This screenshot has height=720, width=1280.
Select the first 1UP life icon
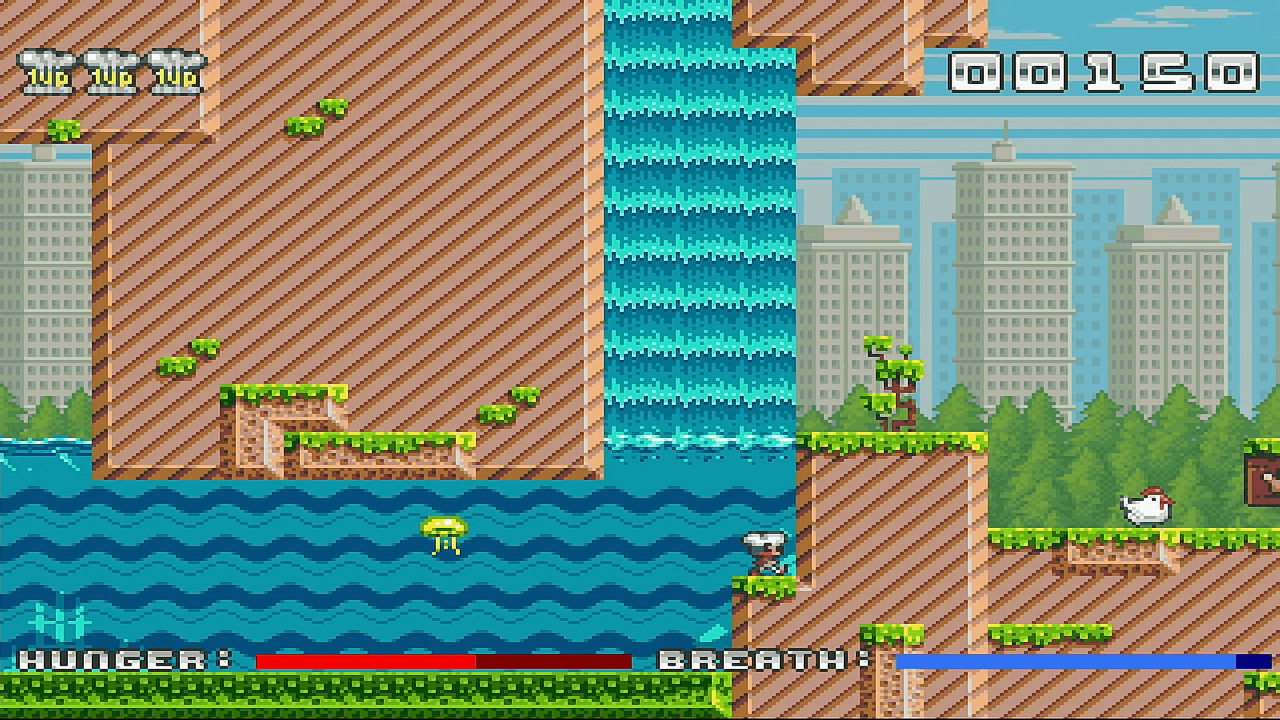click(44, 70)
